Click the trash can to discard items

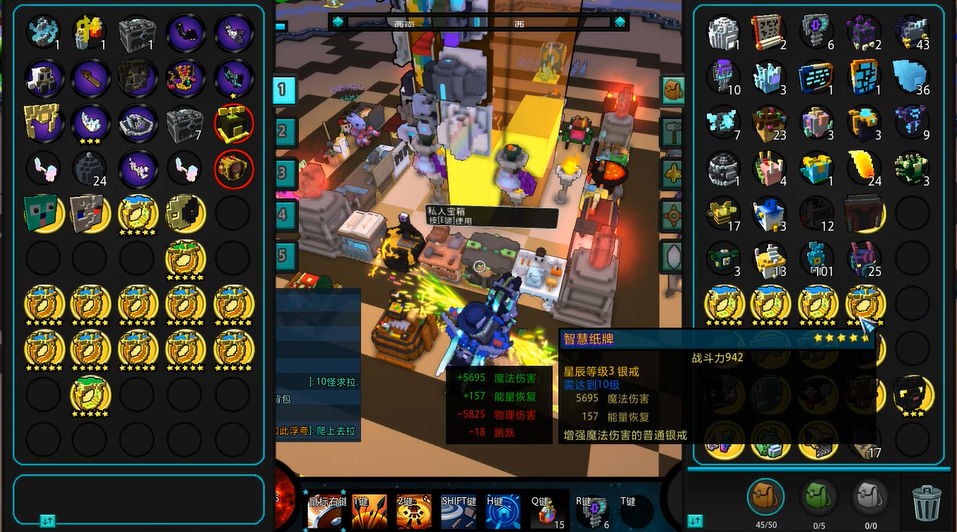[x=926, y=497]
